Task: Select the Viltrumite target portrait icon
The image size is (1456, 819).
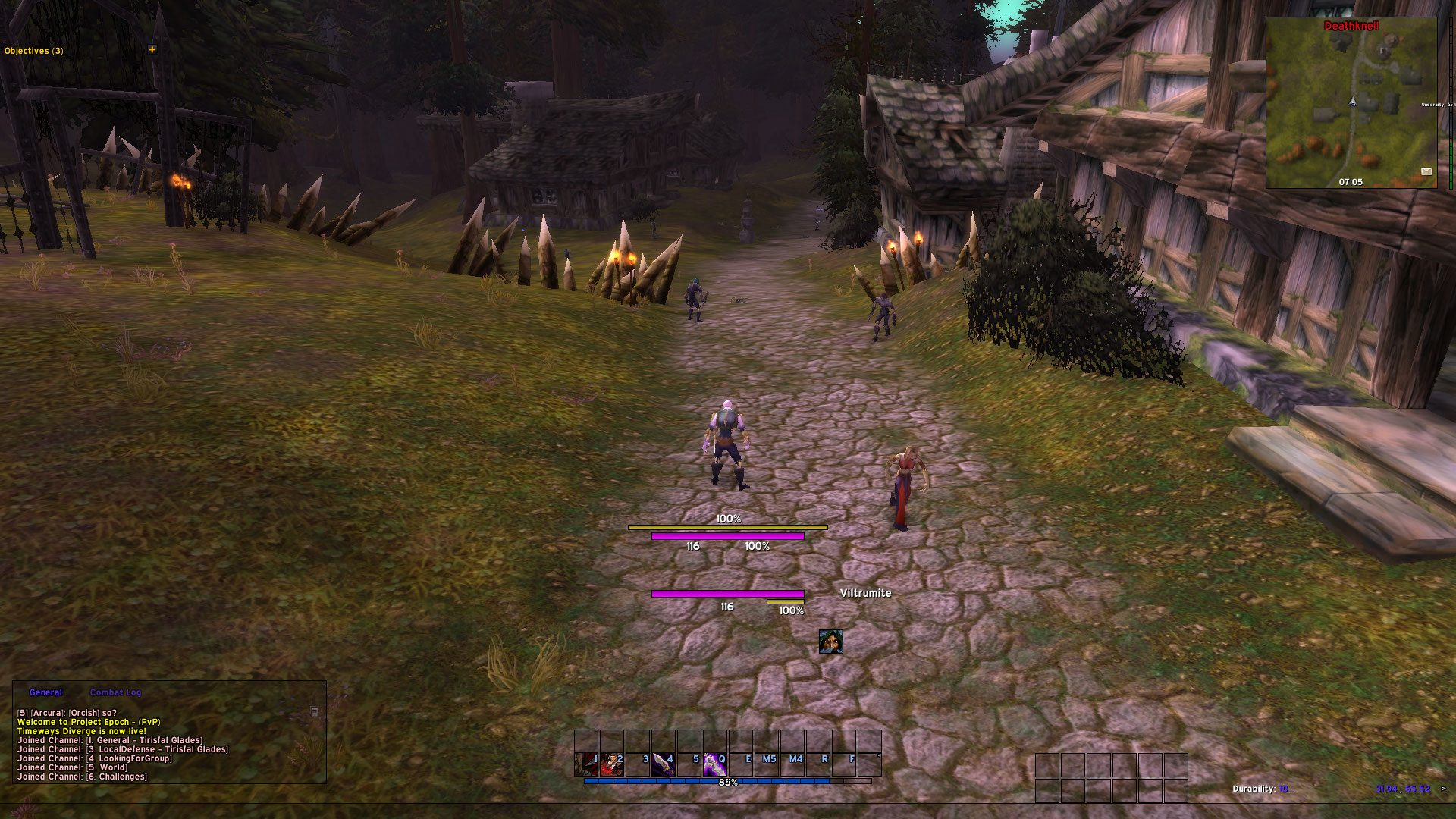Action: click(x=830, y=642)
